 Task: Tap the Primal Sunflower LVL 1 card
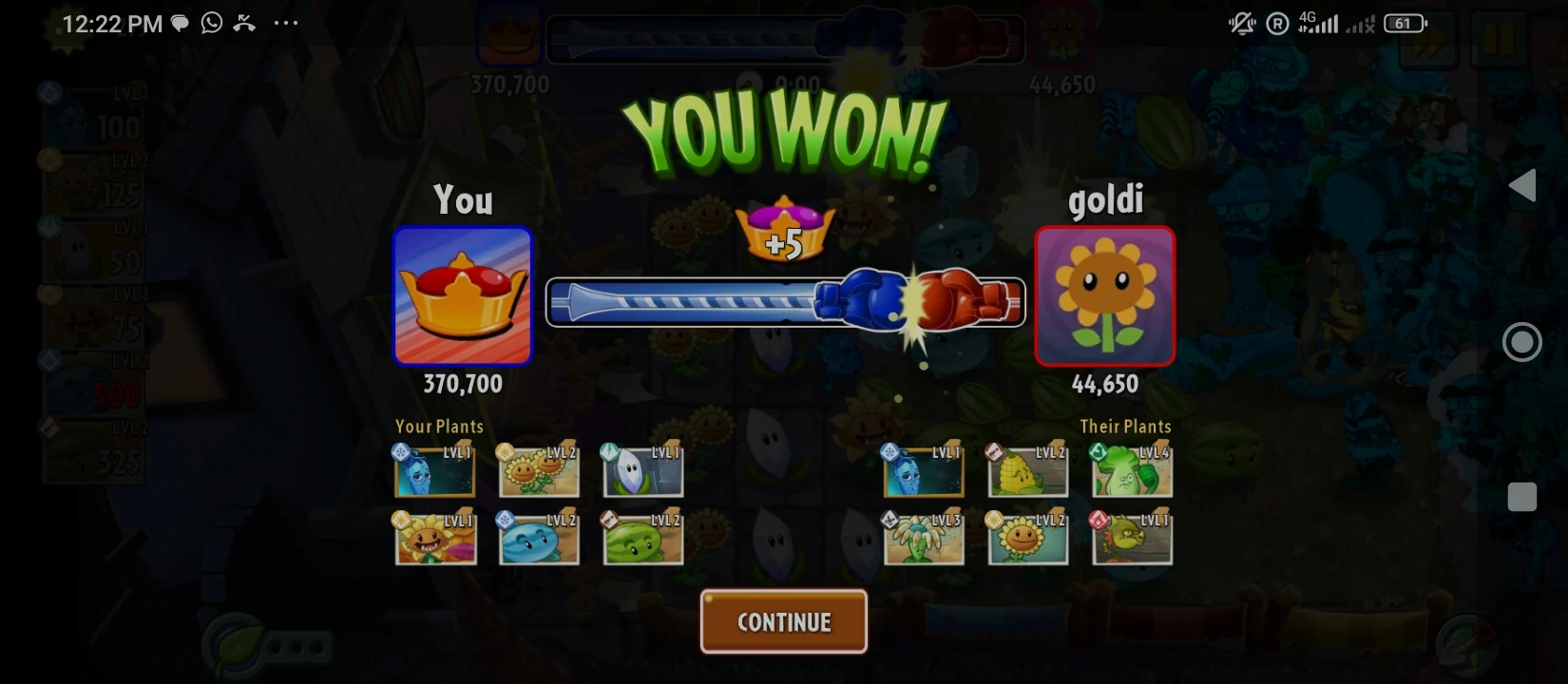pyautogui.click(x=435, y=537)
